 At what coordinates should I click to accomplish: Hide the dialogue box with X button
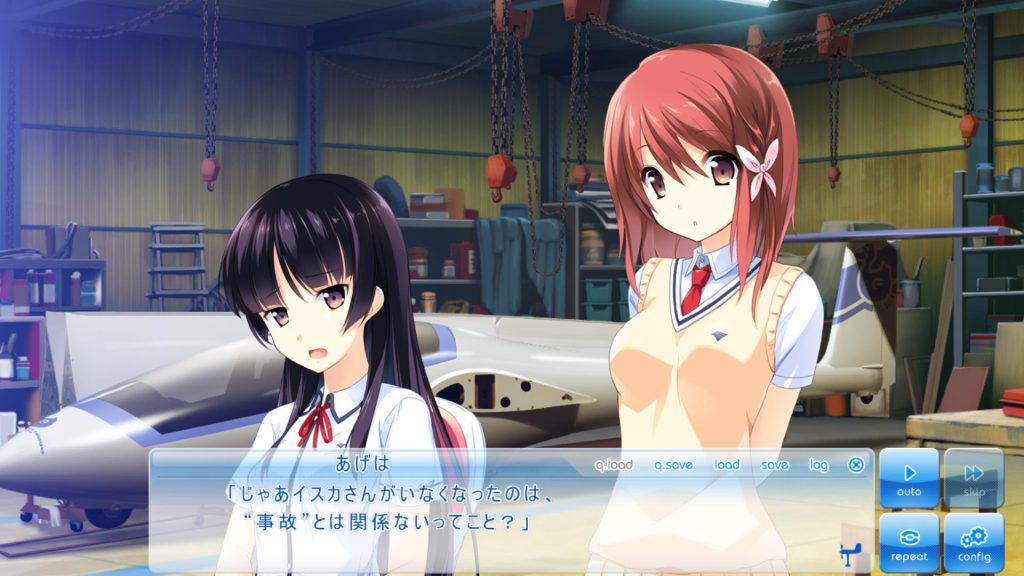tap(856, 465)
